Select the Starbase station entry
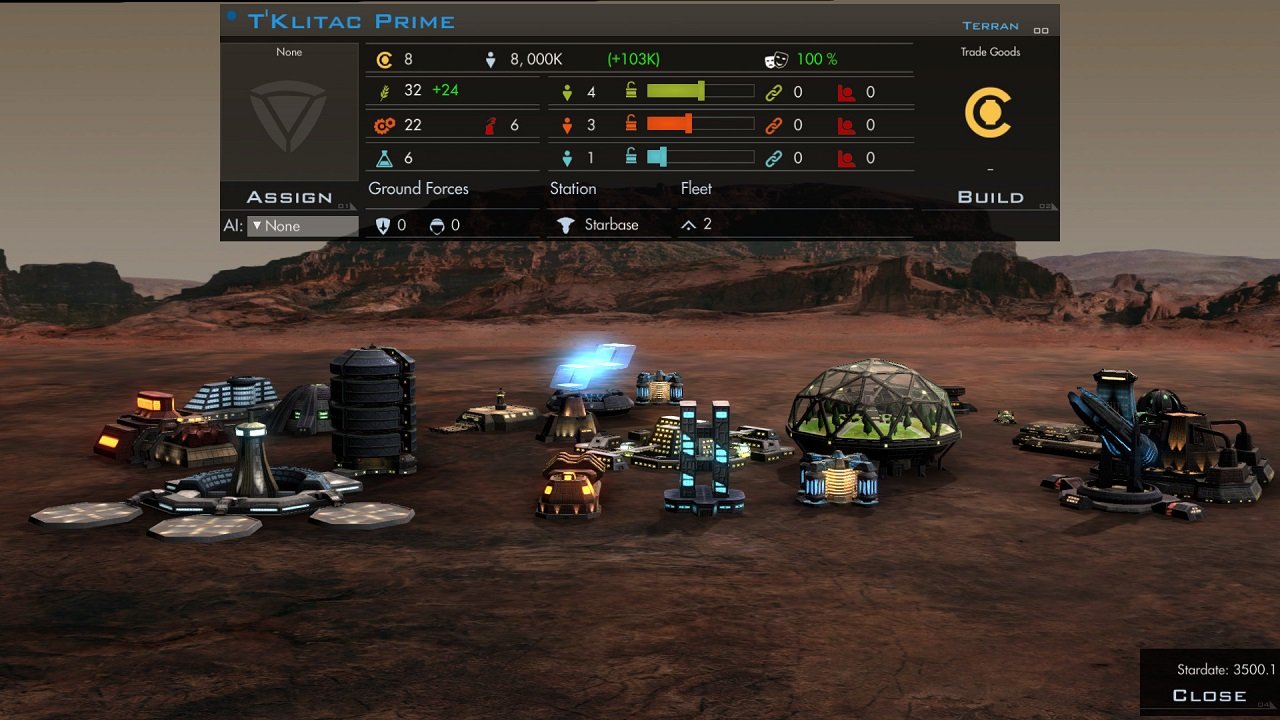This screenshot has height=720, width=1280. coord(598,225)
